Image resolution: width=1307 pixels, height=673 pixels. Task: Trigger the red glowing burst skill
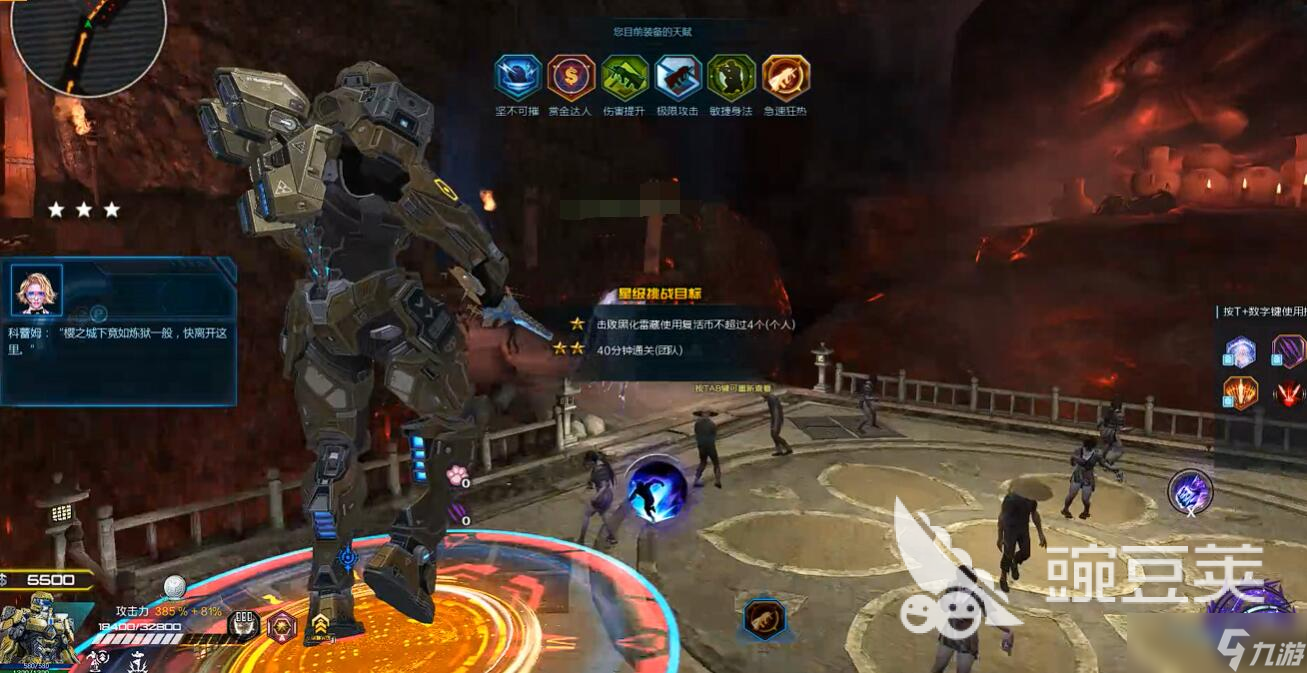[1288, 394]
